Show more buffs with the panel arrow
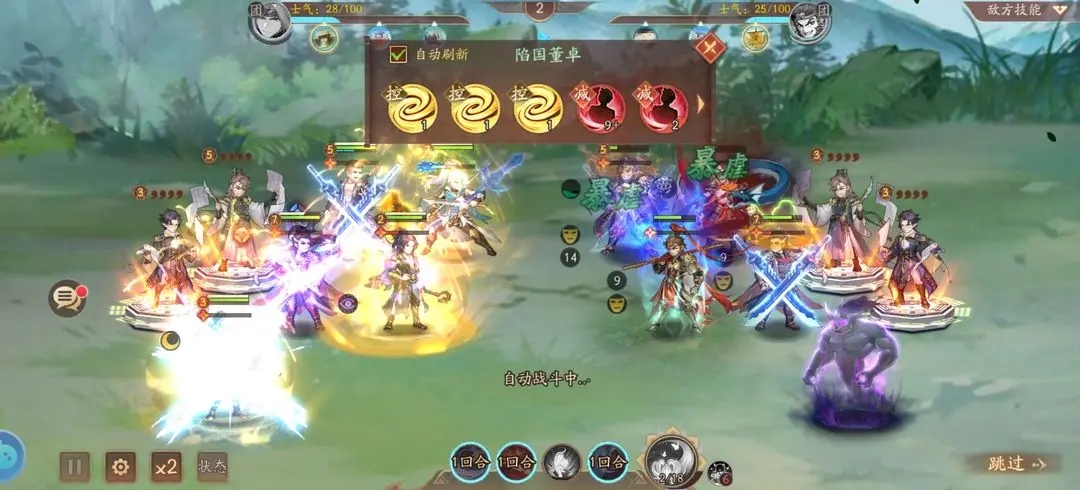 tap(701, 104)
